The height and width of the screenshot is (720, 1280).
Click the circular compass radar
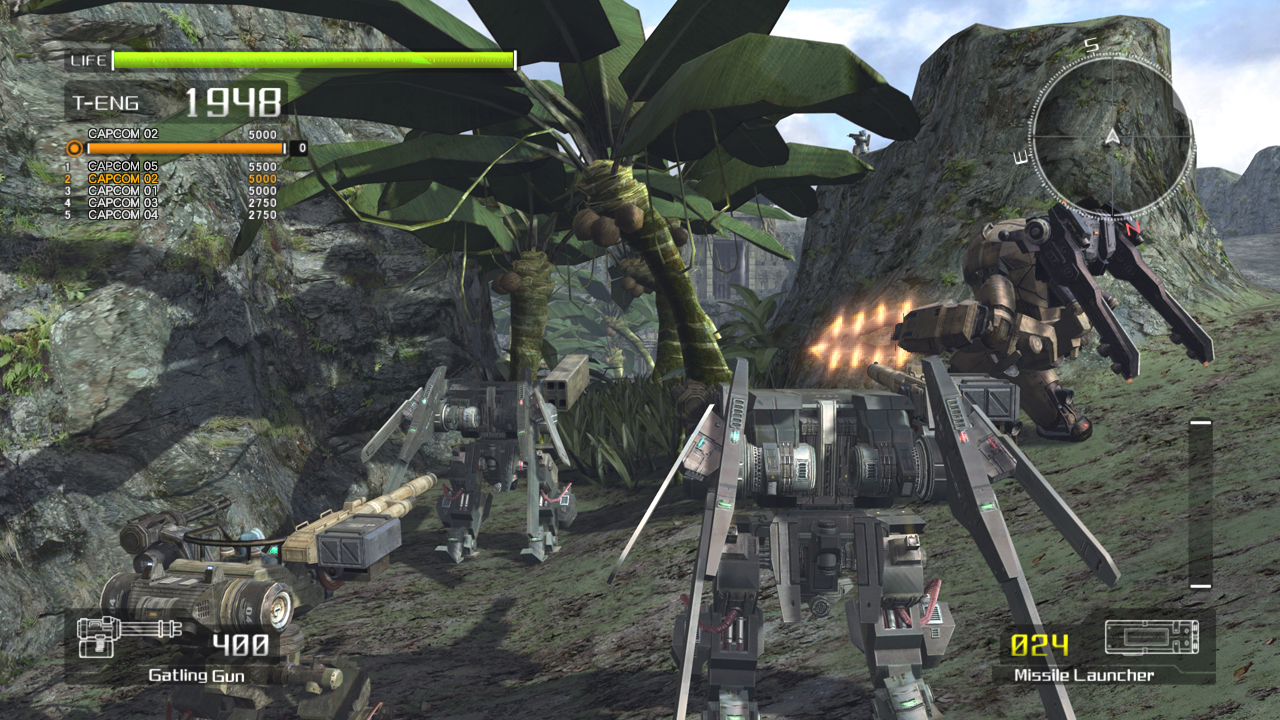(1111, 132)
